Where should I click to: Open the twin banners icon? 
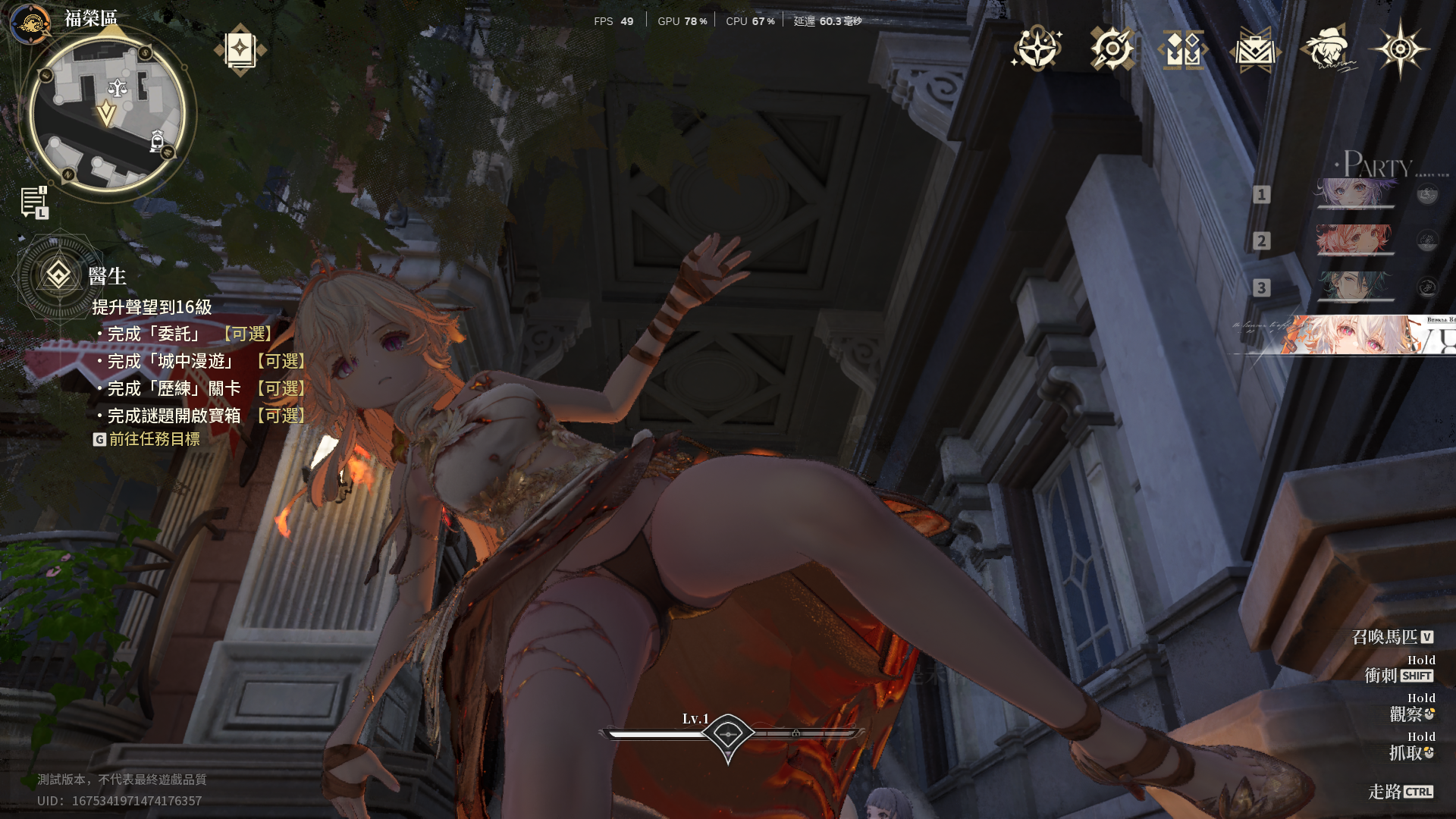[1183, 50]
